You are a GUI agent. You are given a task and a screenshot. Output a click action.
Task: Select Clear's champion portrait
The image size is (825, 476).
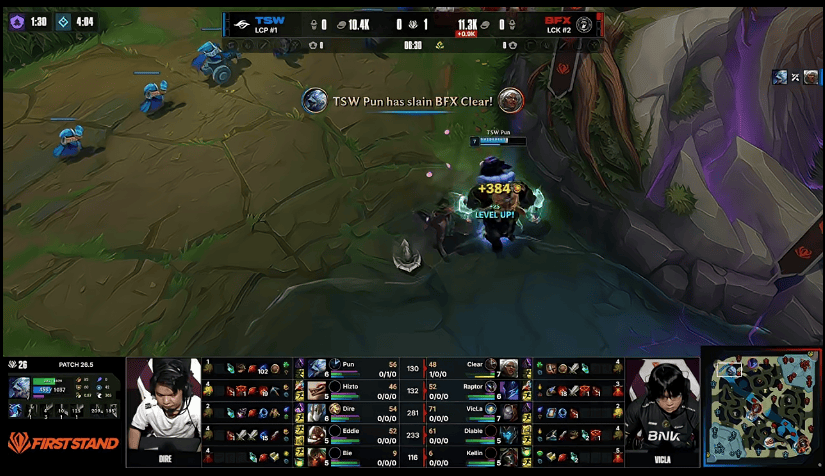coord(509,368)
